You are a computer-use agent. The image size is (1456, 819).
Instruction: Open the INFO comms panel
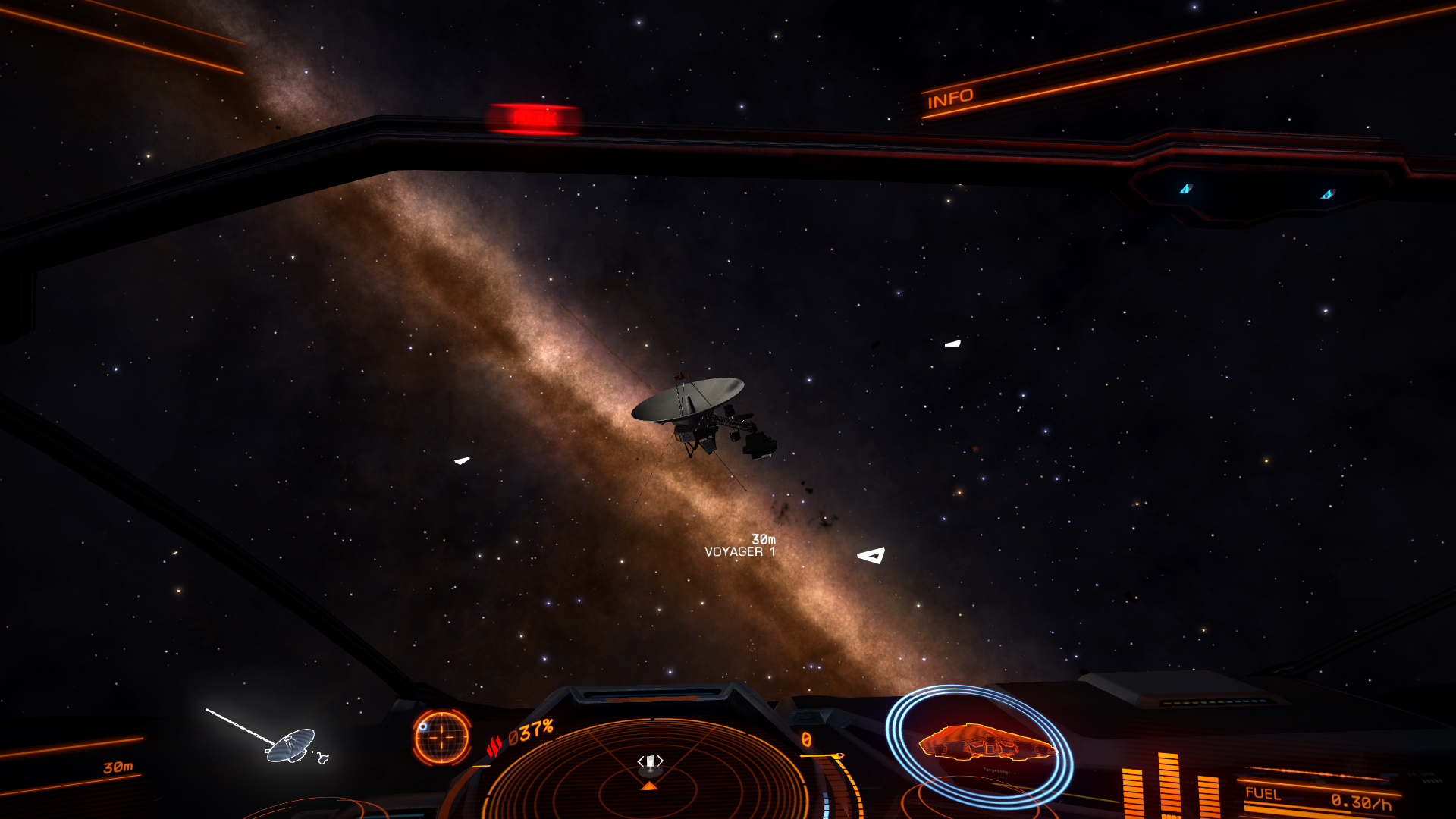(950, 99)
